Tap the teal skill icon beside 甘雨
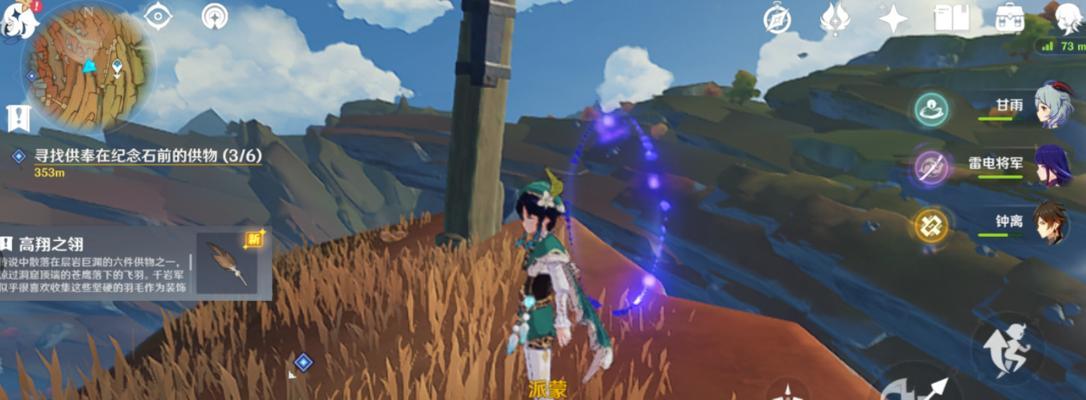 coord(933,107)
